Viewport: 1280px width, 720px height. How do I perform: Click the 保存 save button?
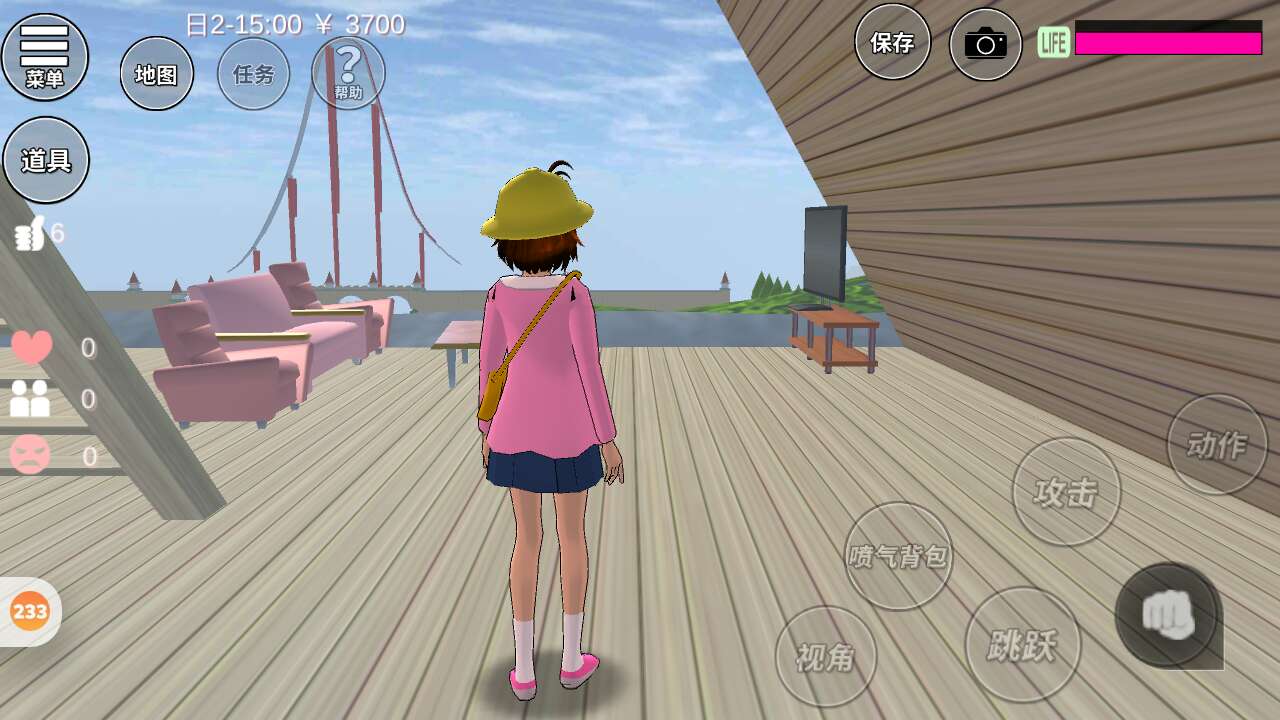(x=892, y=42)
